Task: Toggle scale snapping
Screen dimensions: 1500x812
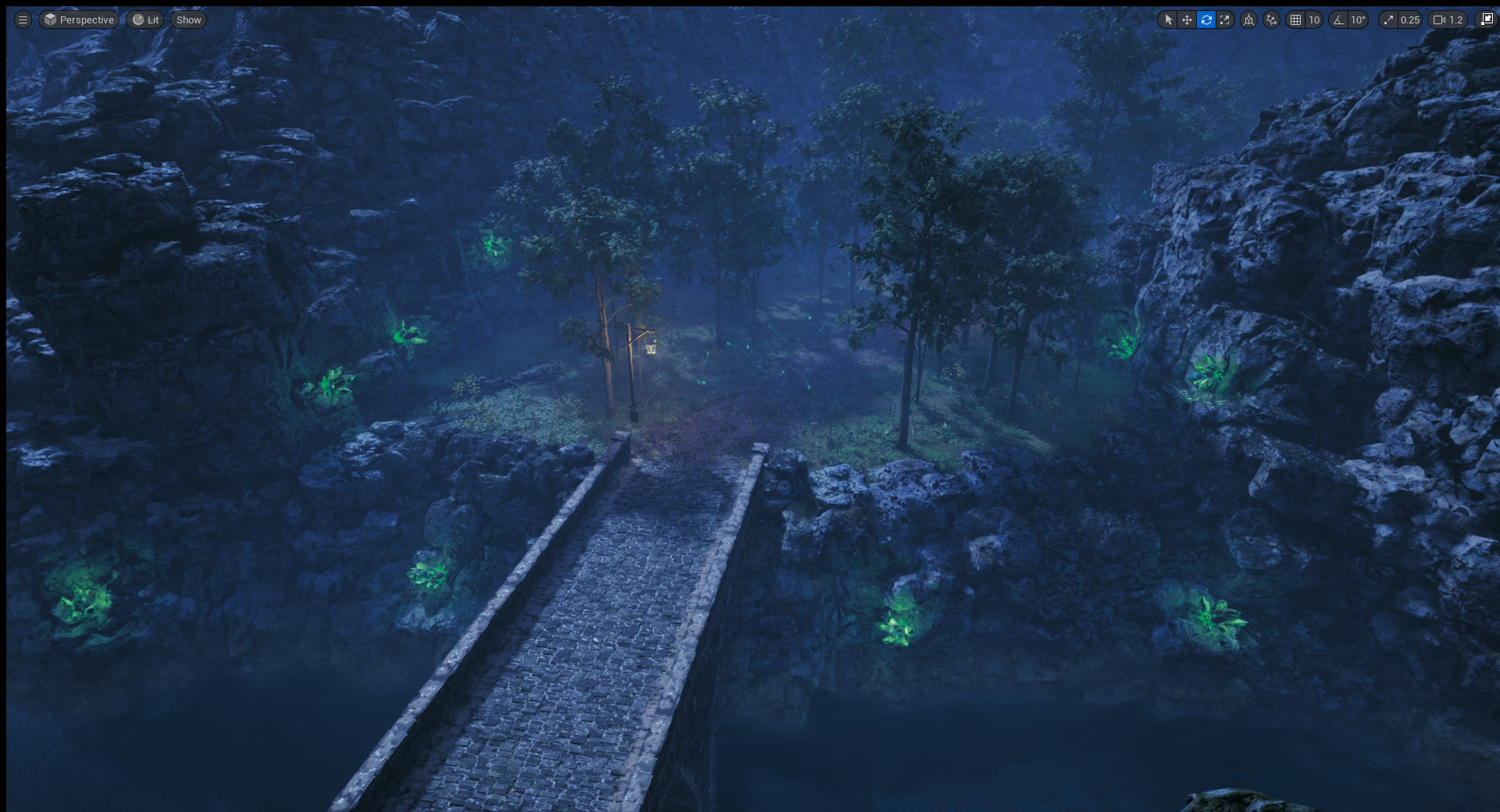Action: 1388,20
